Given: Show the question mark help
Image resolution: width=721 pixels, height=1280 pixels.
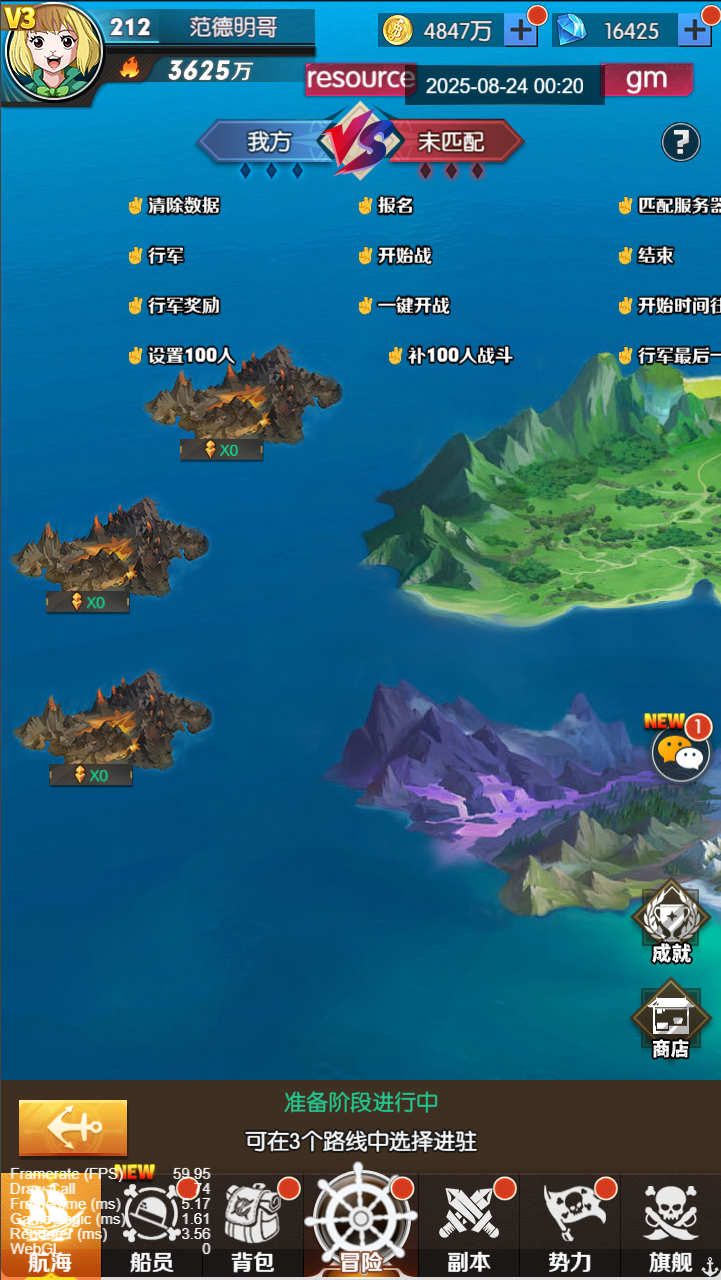Looking at the screenshot, I should click(x=680, y=142).
